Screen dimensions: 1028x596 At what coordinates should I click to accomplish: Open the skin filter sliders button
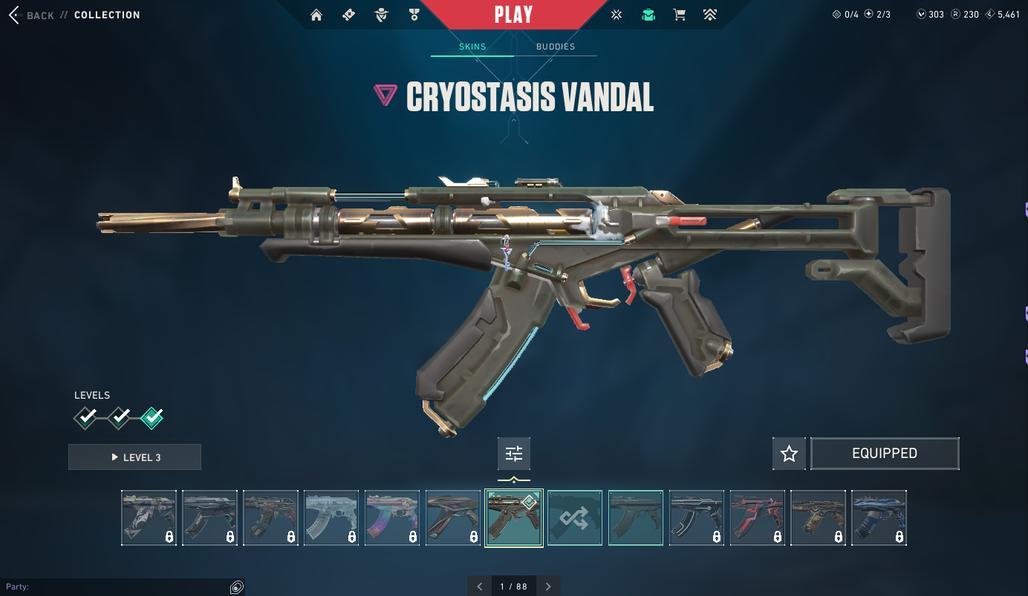[514, 454]
